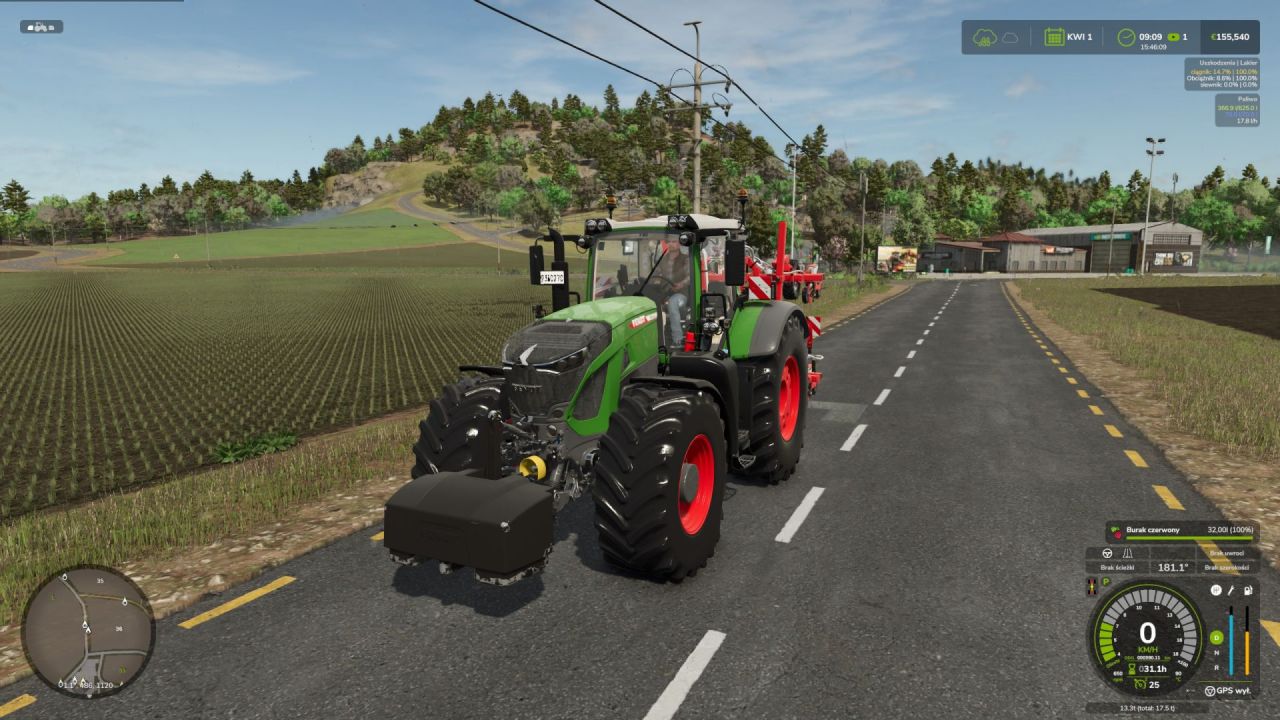1280x720 pixels.
Task: Click the forecast cloud icon next to current weather
Action: 1011,38
